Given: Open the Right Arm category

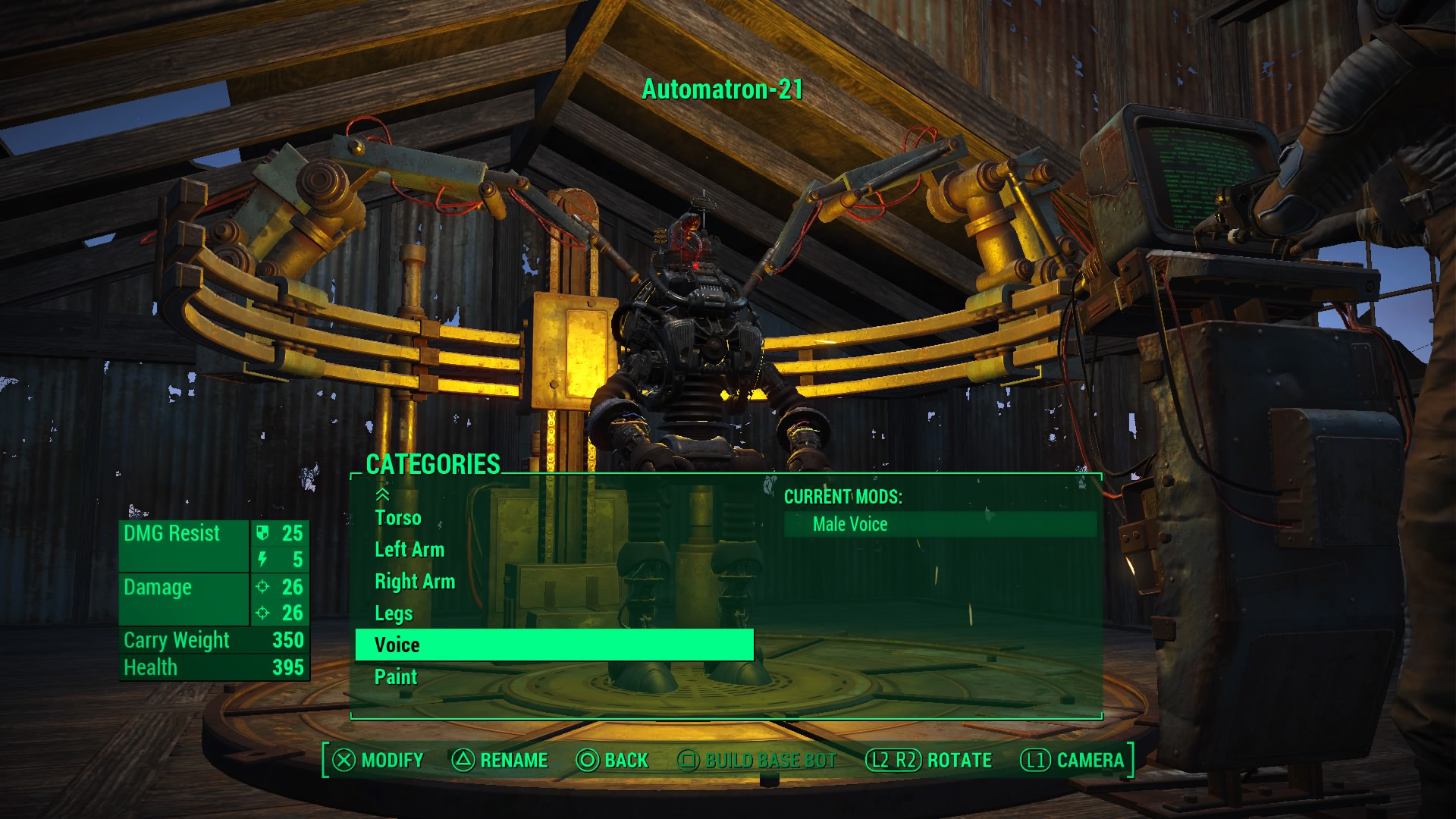Looking at the screenshot, I should (x=415, y=582).
